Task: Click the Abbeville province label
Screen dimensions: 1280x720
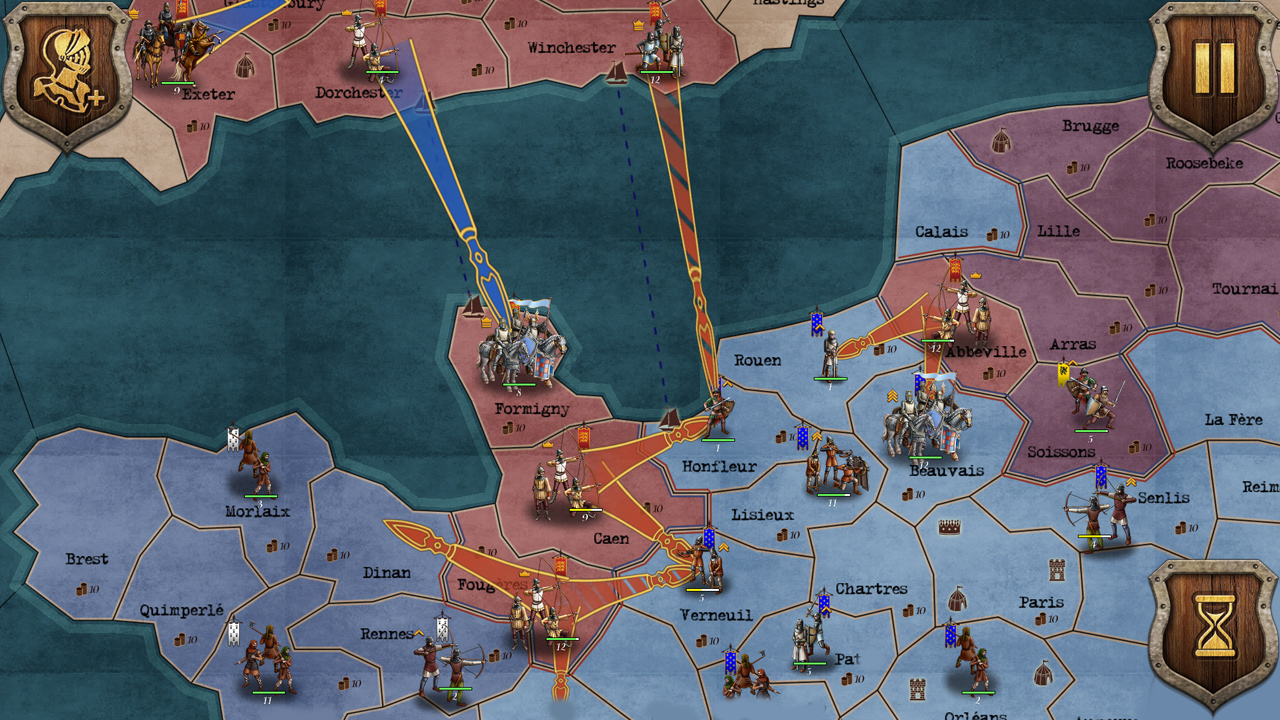Action: point(985,352)
